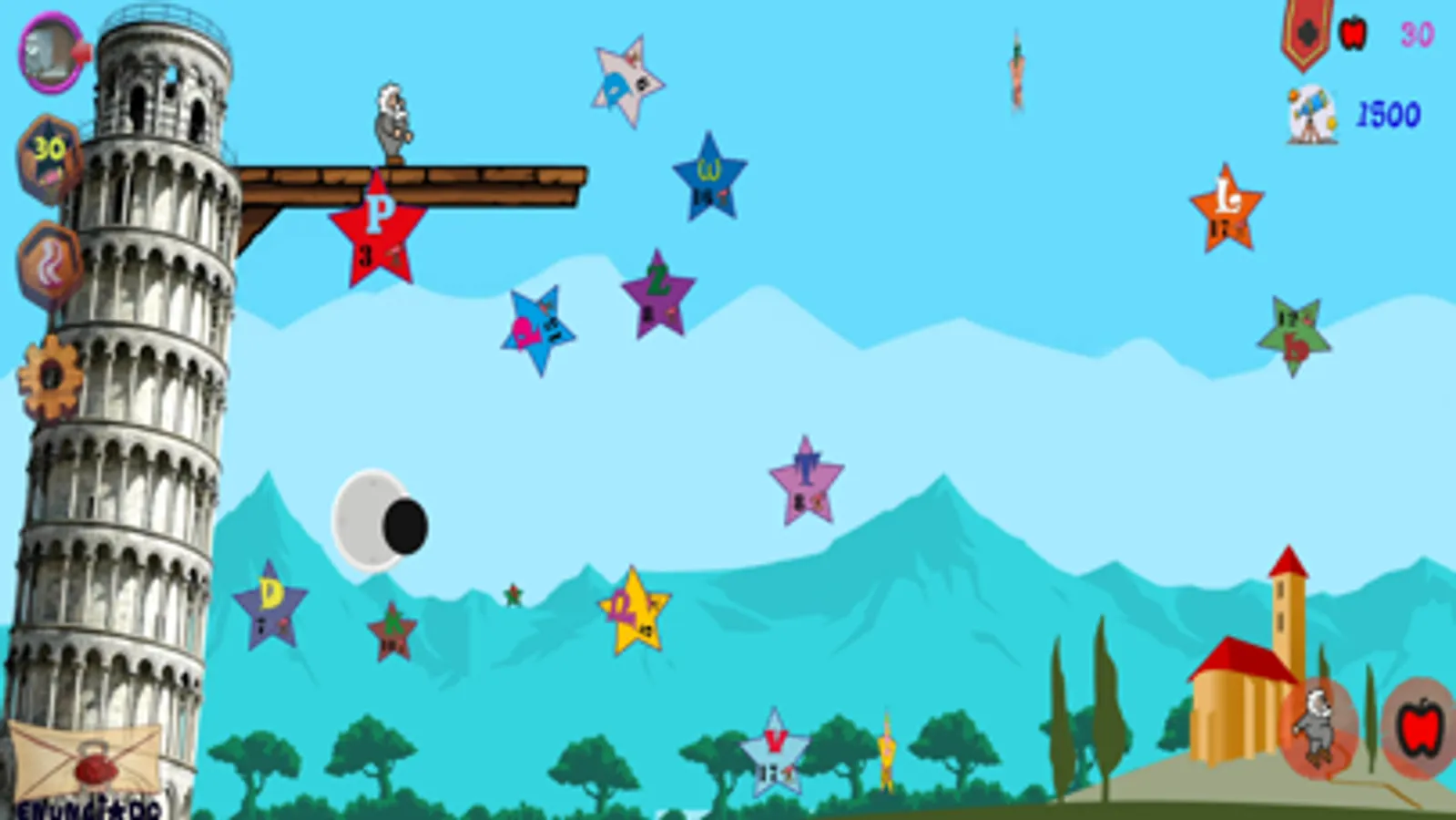The image size is (1456, 820).
Task: Open the gear settings icon
Action: tap(49, 374)
